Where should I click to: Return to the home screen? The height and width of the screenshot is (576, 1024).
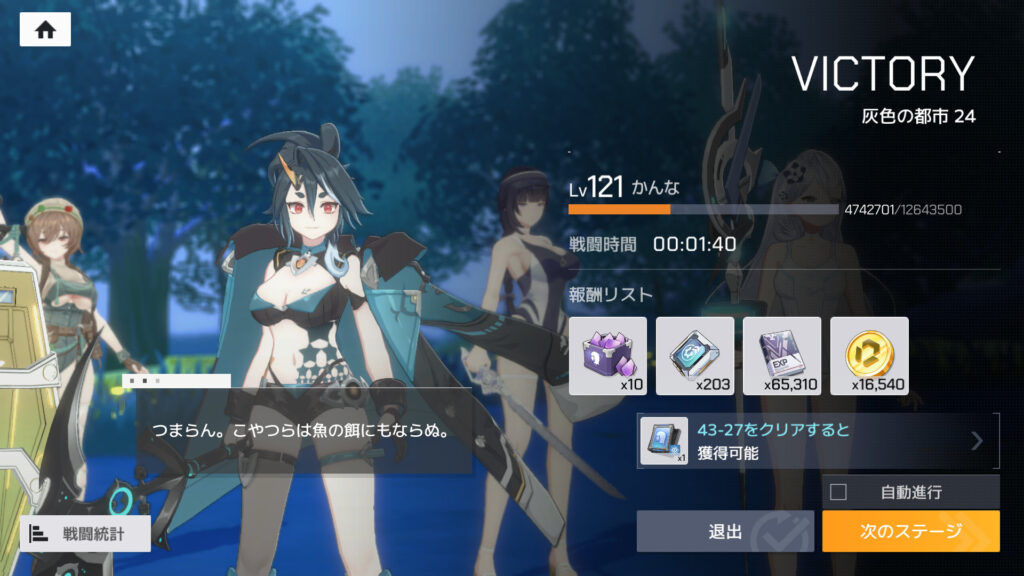[45, 30]
